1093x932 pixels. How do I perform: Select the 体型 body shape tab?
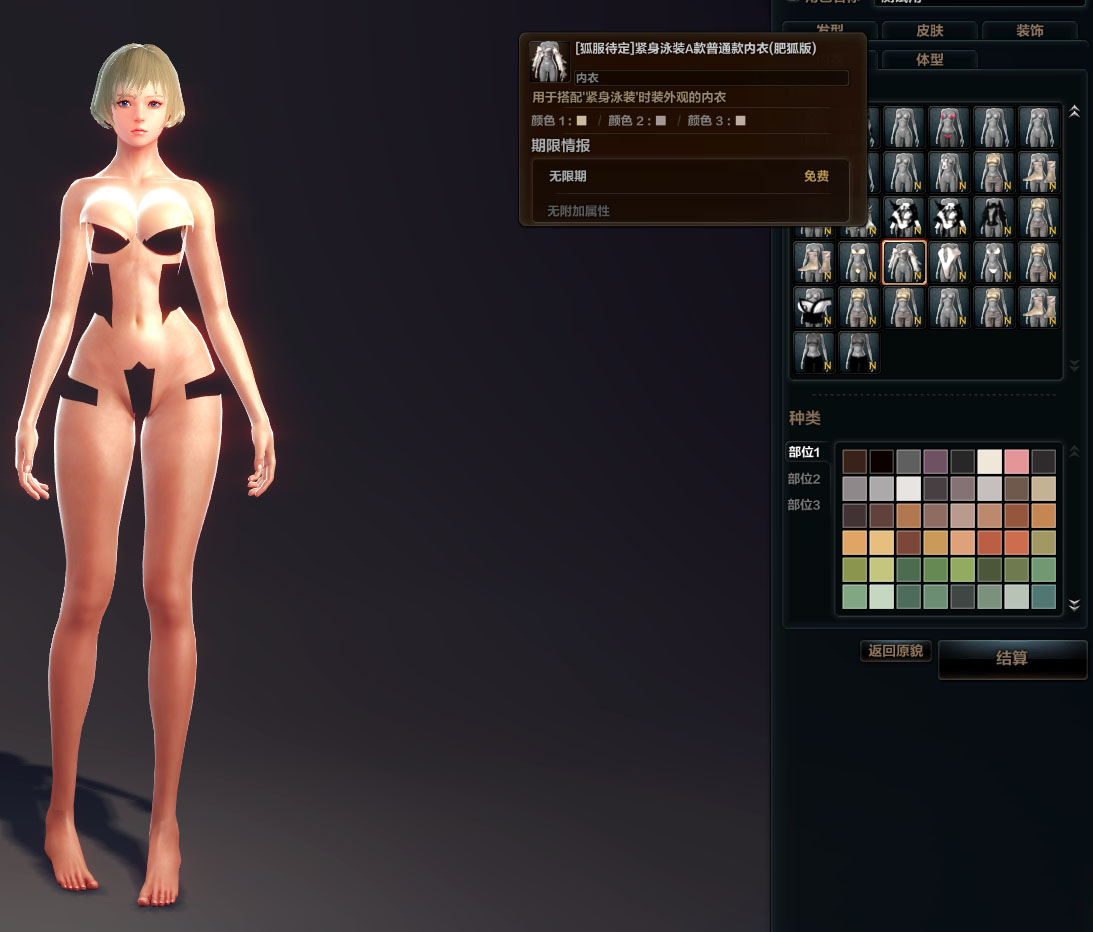929,60
